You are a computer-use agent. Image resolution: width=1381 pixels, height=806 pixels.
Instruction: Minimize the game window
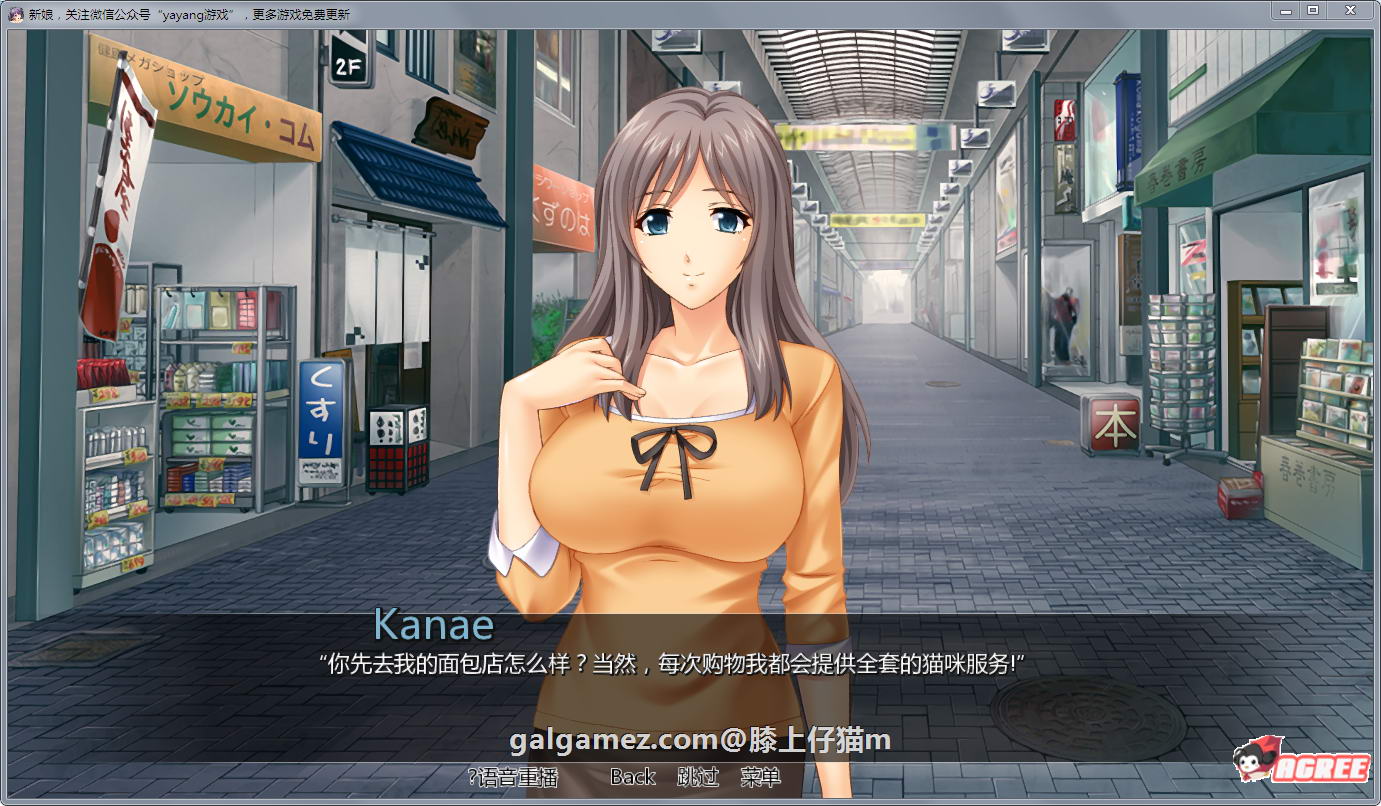(1285, 11)
